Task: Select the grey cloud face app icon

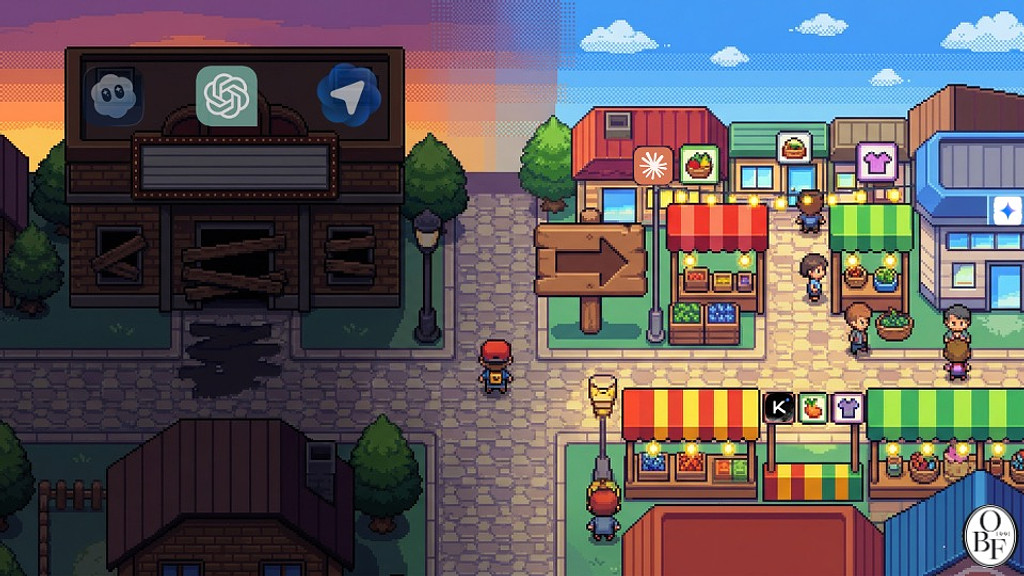Action: click(x=112, y=96)
